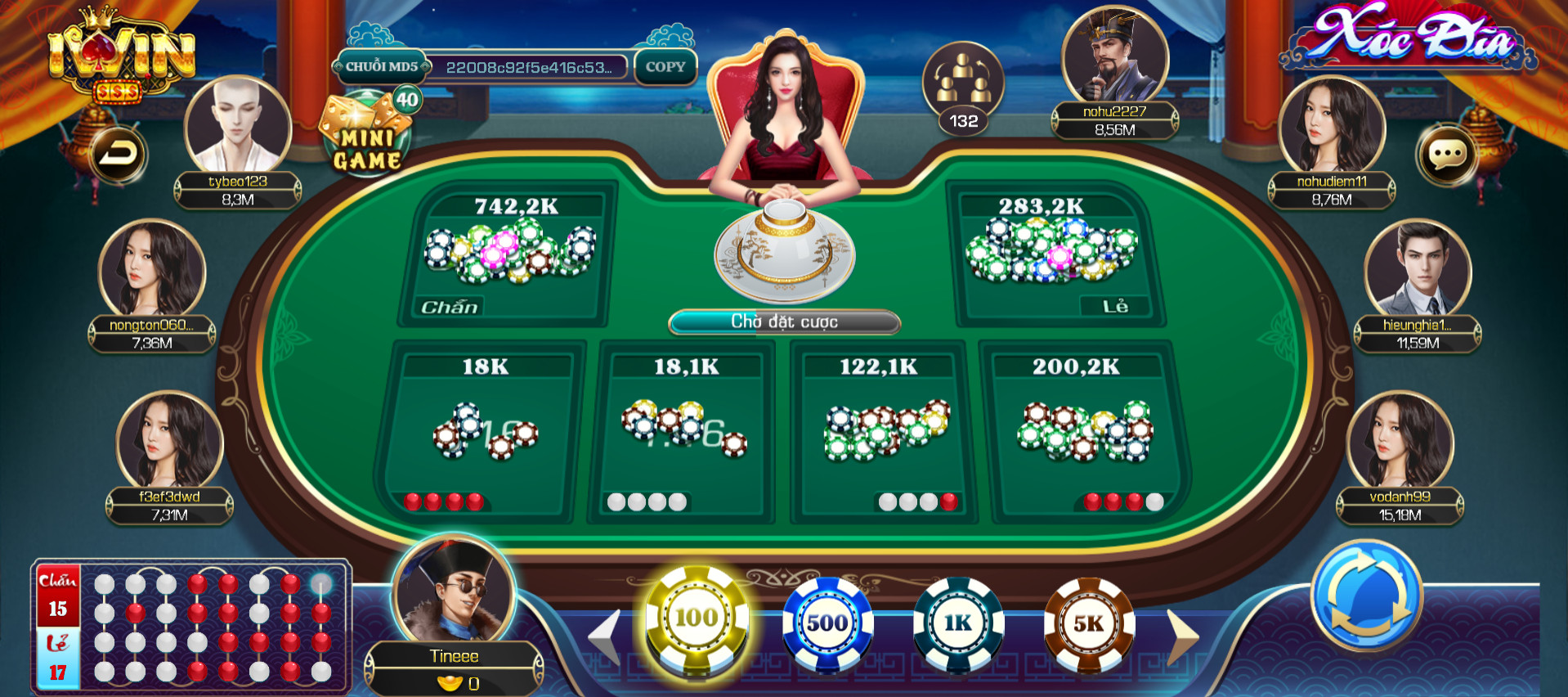Bet on the four red dots area
1568x697 pixels.
[x=482, y=434]
